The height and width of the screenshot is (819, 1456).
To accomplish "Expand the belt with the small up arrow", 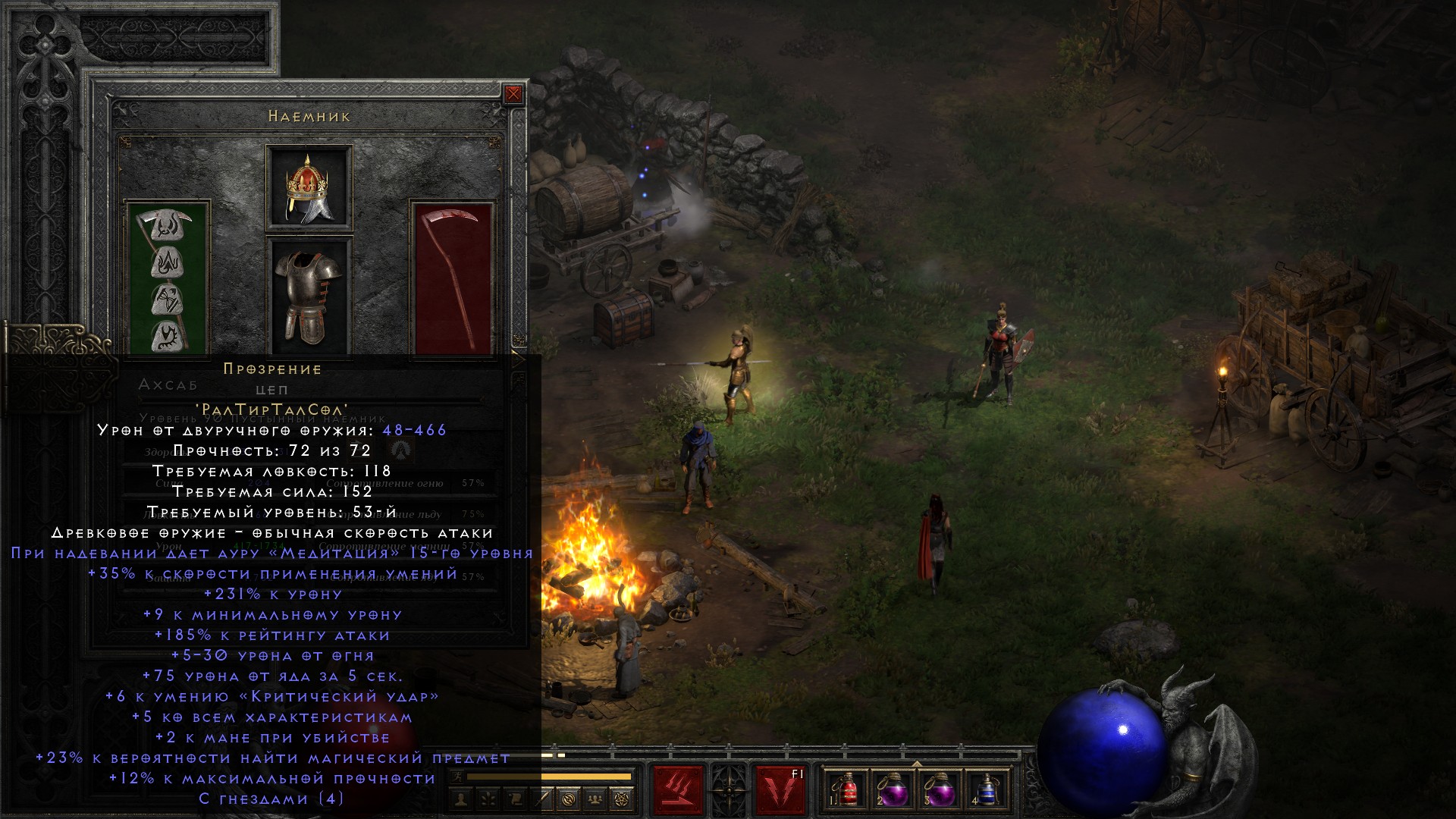I will [916, 764].
